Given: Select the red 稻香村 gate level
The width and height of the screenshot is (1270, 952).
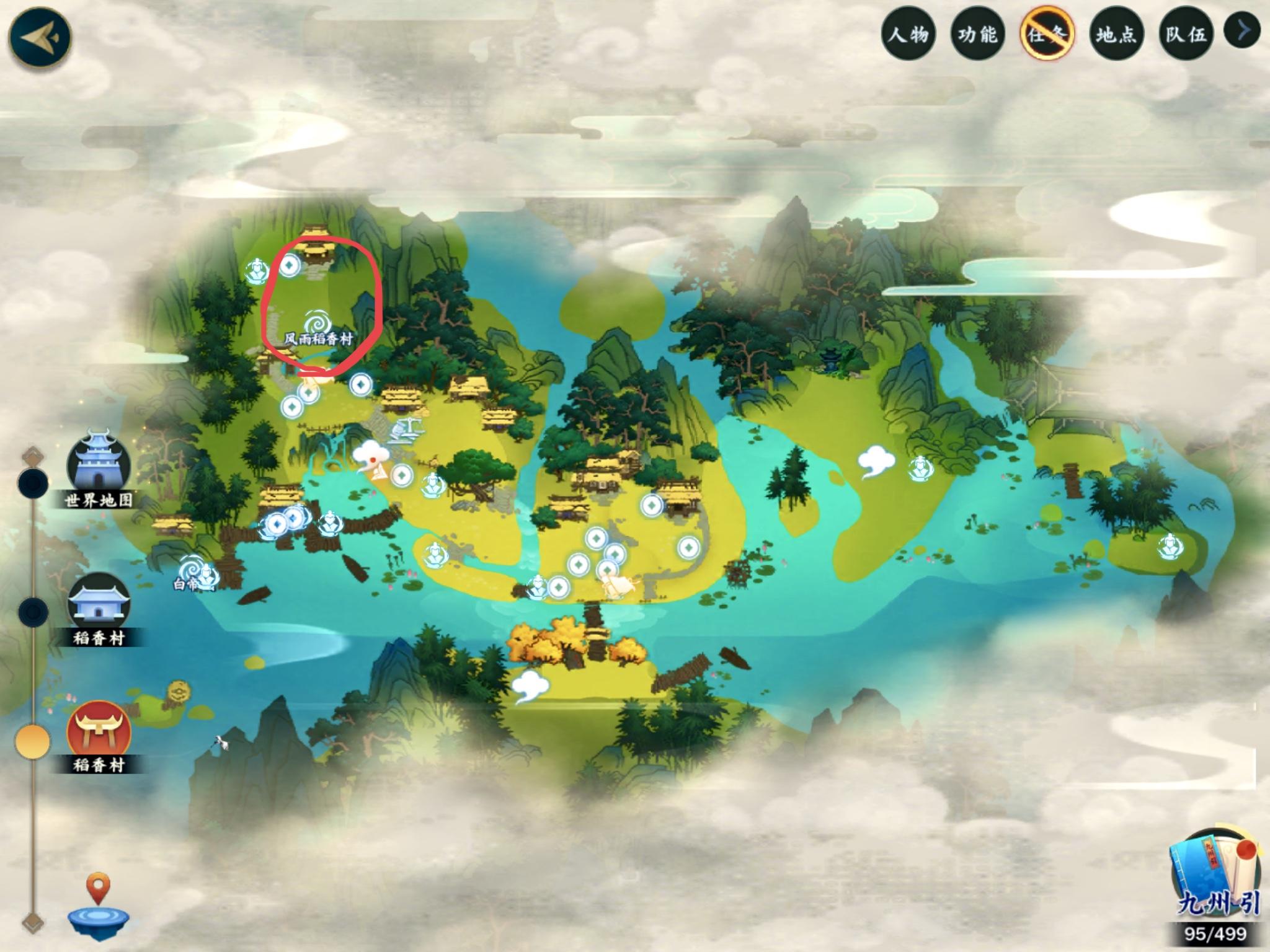Looking at the screenshot, I should tap(99, 730).
